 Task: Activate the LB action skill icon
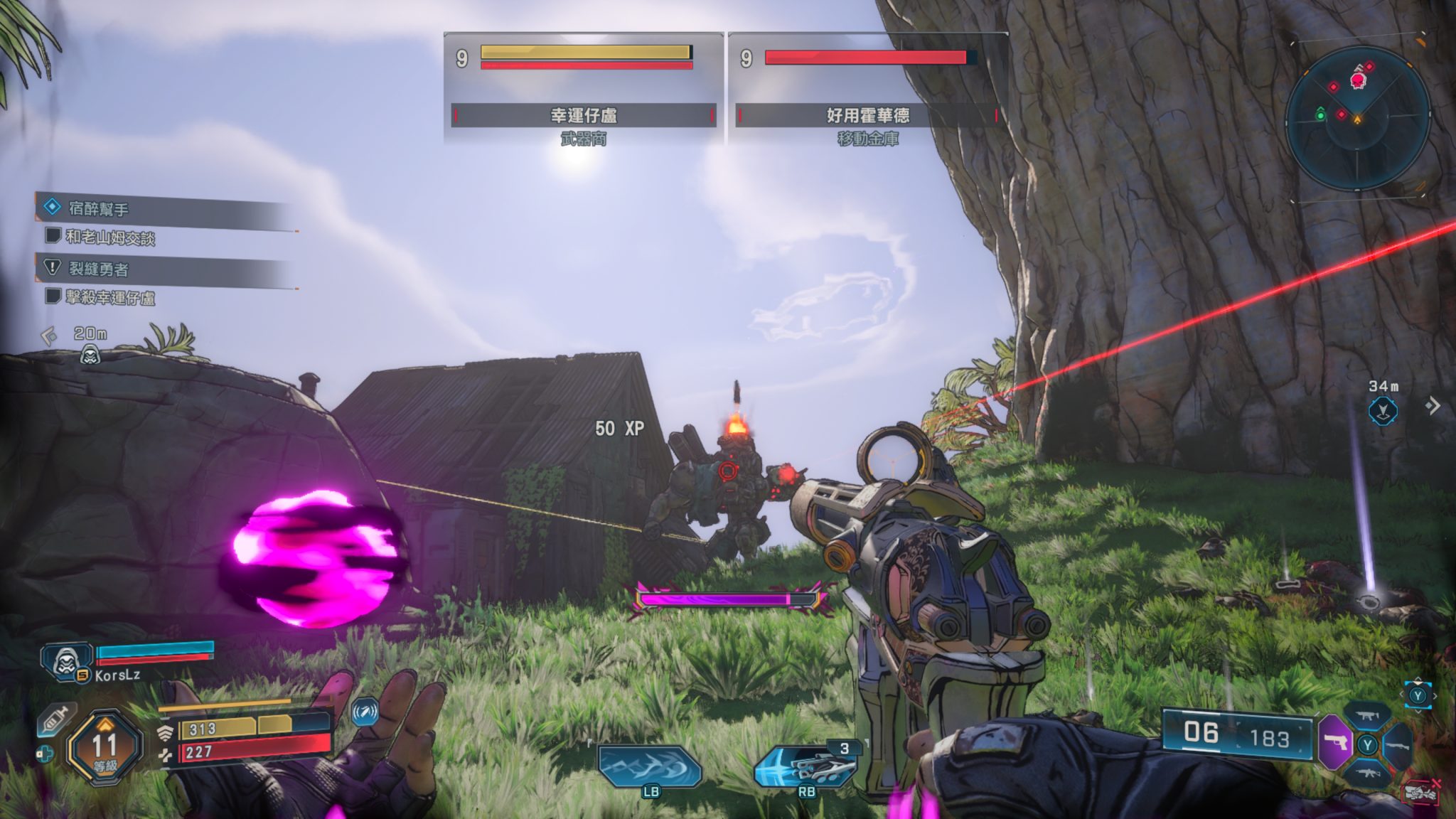pos(650,766)
